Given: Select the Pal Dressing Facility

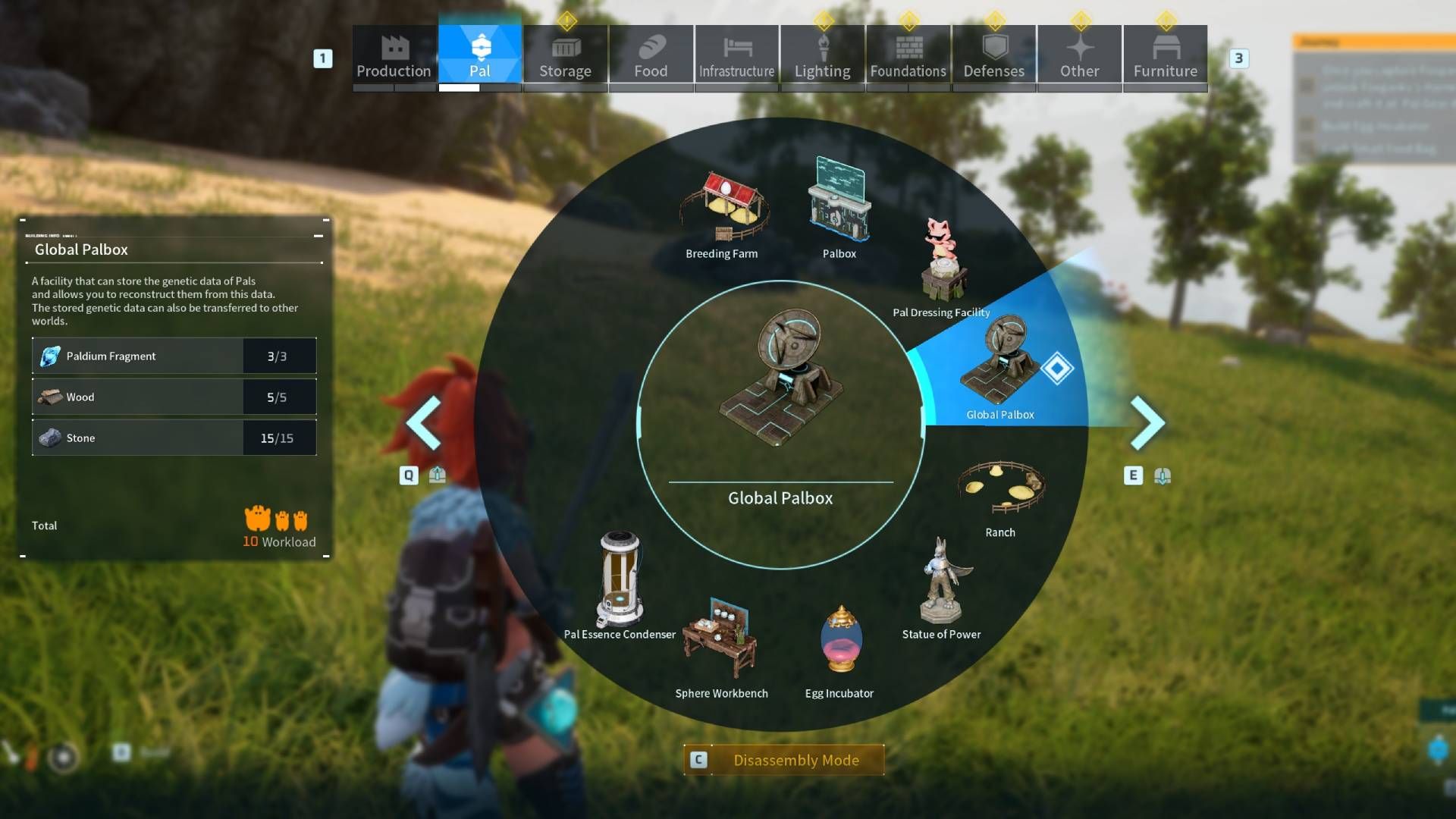Looking at the screenshot, I should (x=942, y=265).
